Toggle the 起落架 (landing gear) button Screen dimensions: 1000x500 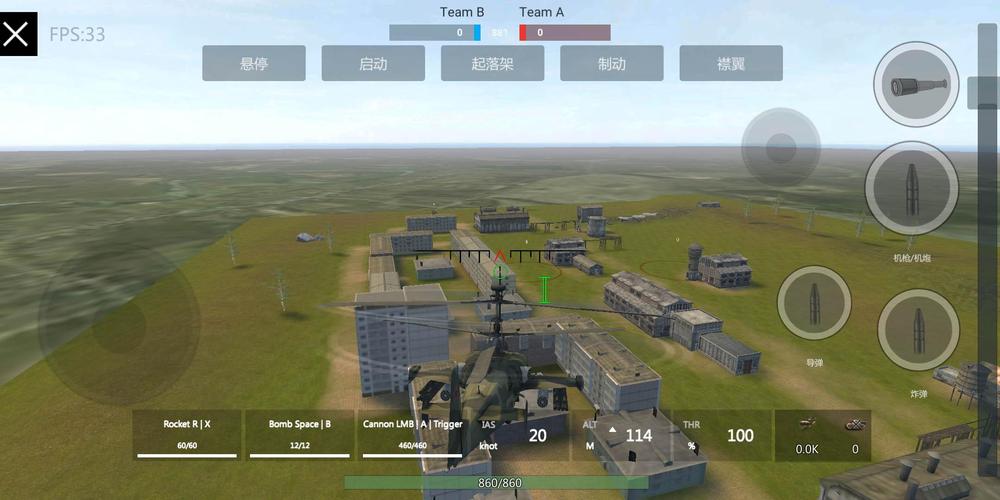click(492, 63)
